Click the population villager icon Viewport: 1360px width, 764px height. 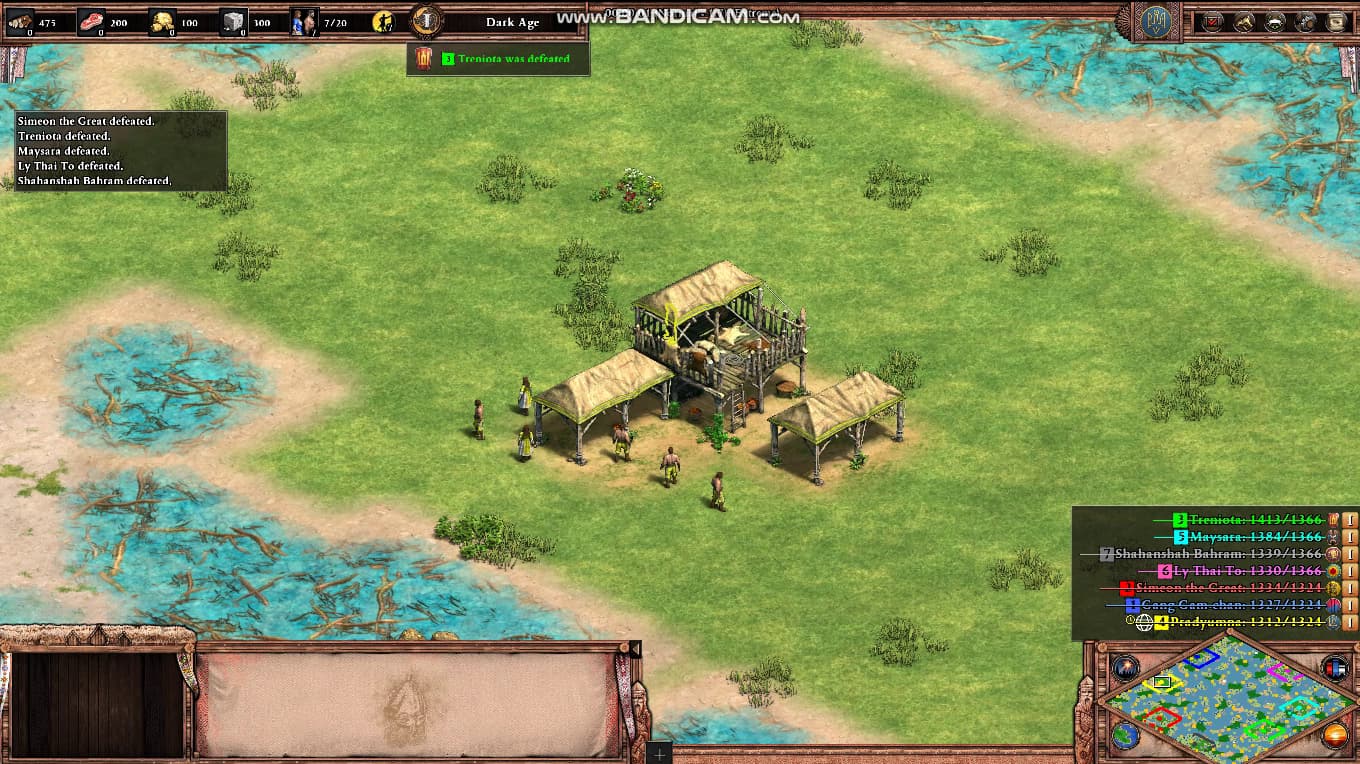pos(303,21)
